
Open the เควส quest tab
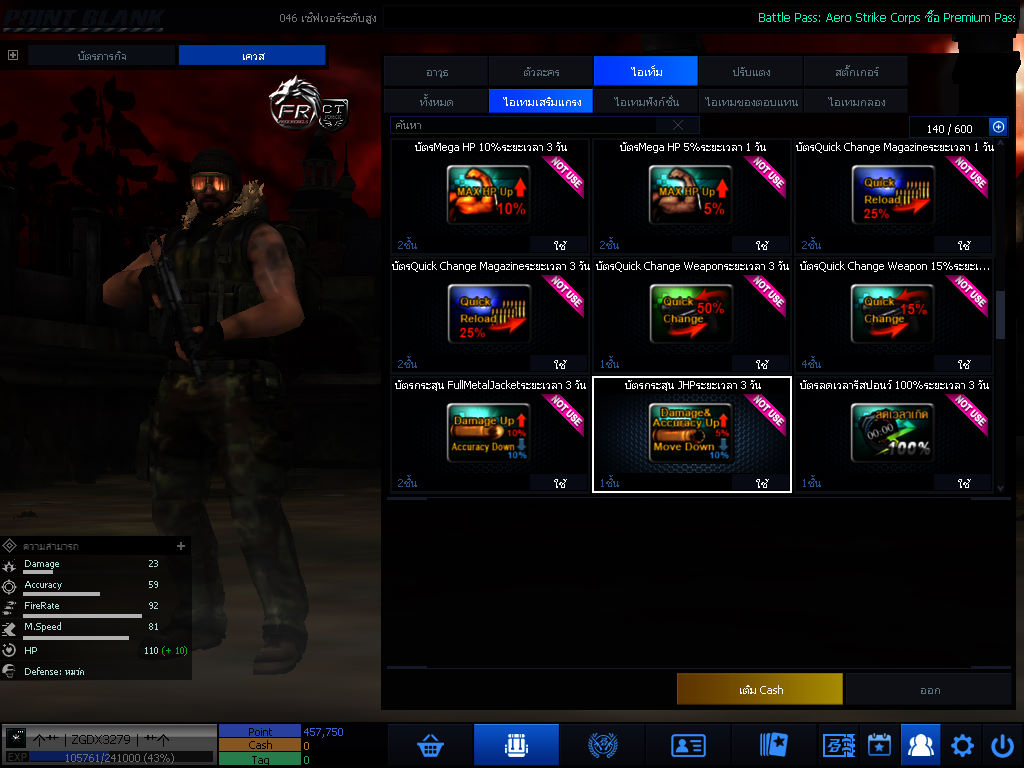point(252,56)
